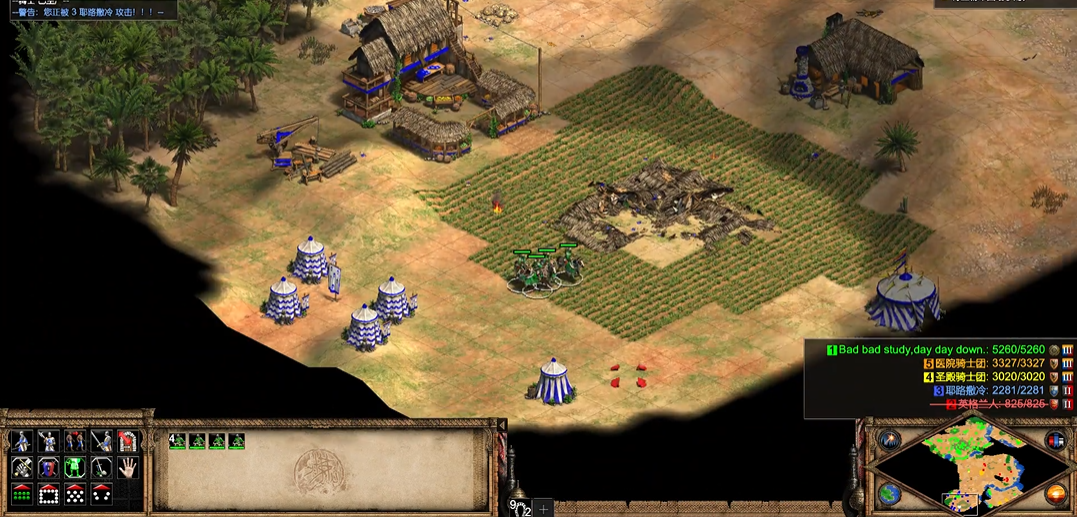The width and height of the screenshot is (1077, 517).
Task: Choose the red-blue shield guard command
Action: tap(47, 467)
